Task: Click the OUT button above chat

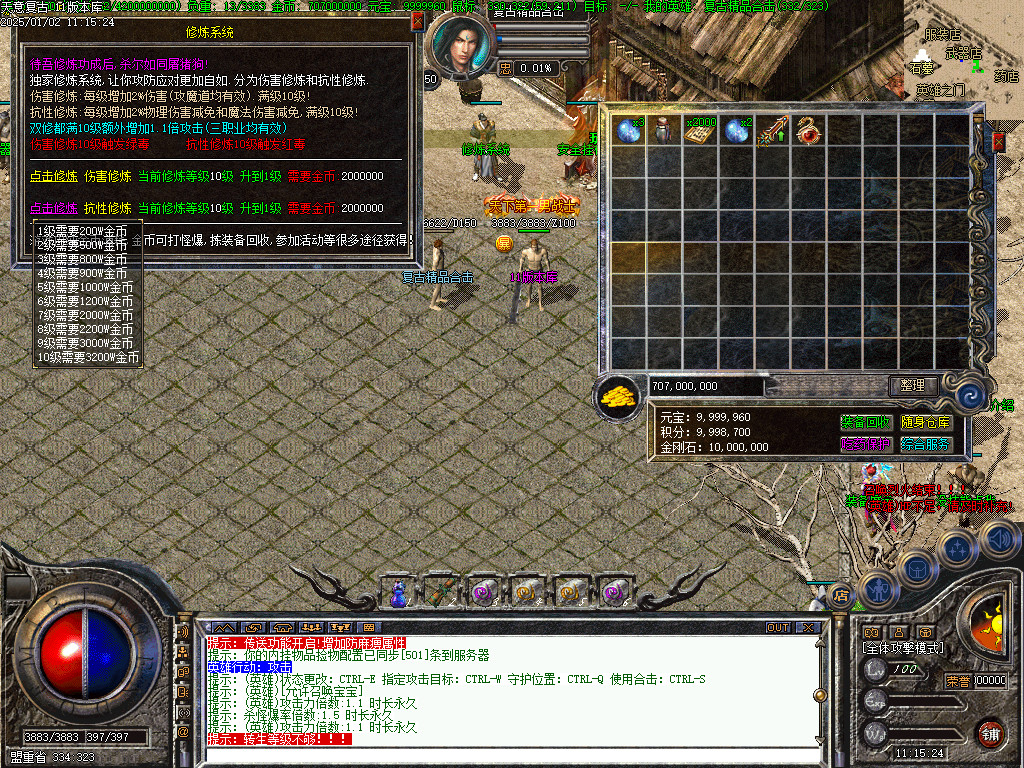Action: pos(778,628)
